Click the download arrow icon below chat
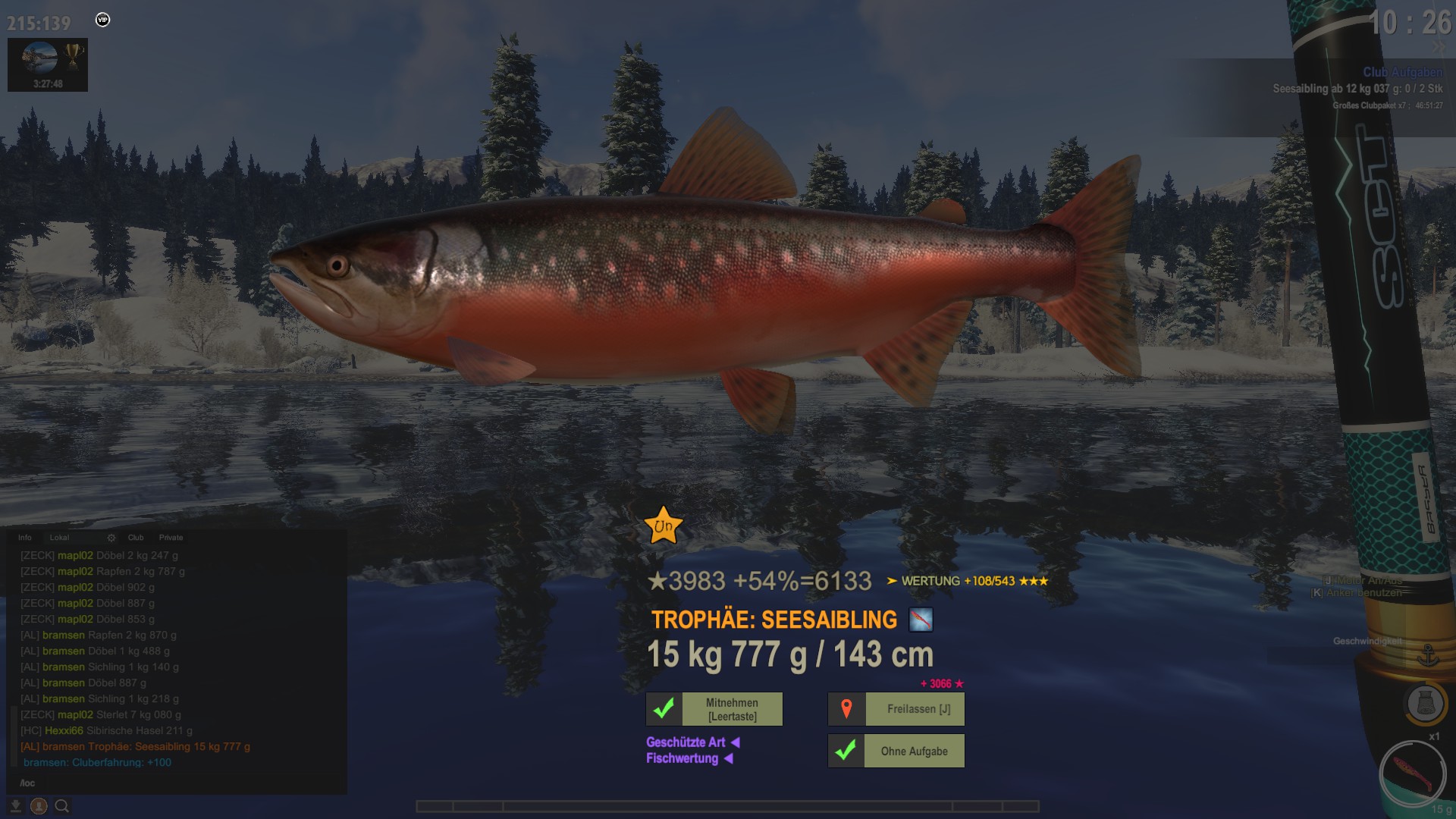The image size is (1456, 819). click(16, 806)
